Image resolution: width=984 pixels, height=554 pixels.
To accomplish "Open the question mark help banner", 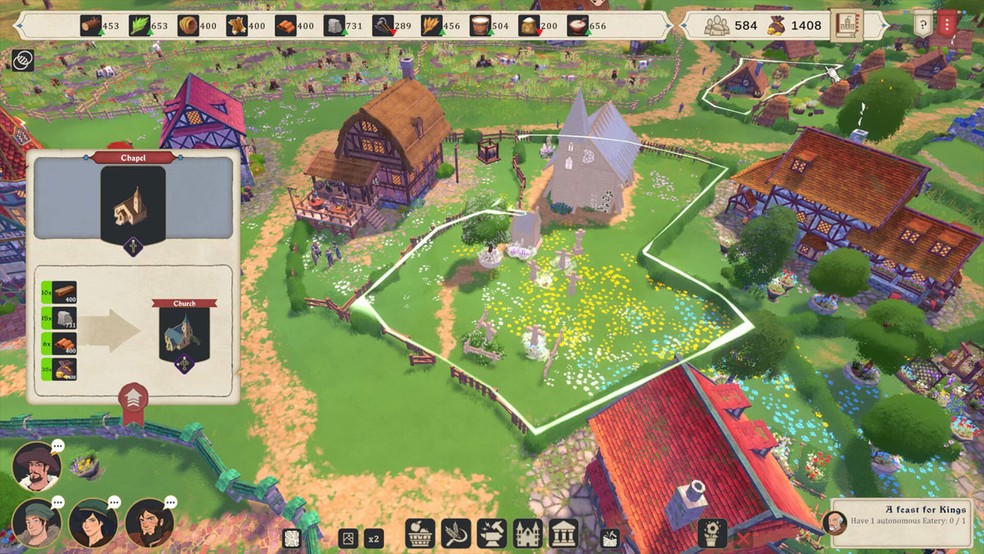I will (923, 24).
